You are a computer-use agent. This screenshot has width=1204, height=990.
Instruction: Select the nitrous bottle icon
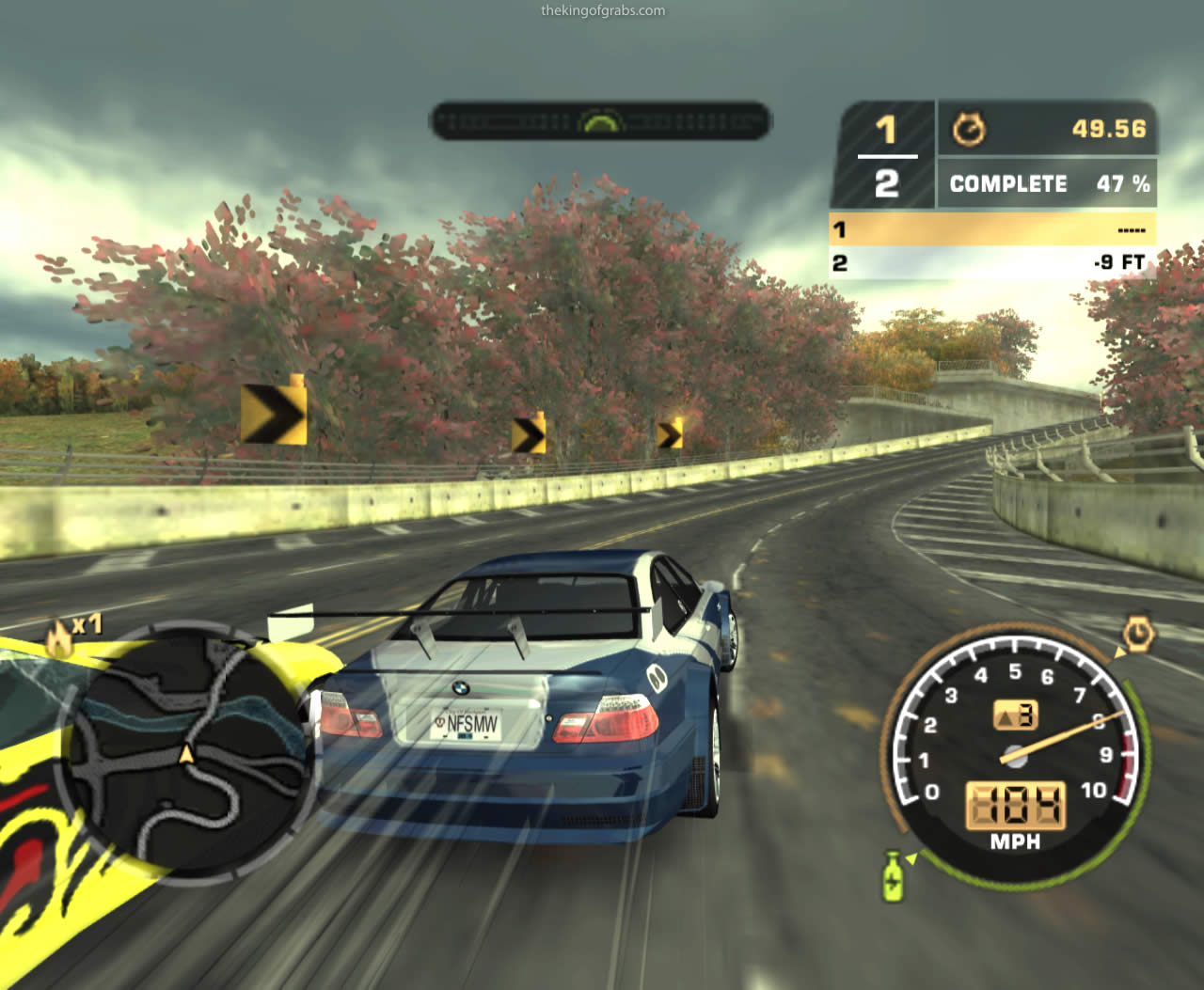893,876
